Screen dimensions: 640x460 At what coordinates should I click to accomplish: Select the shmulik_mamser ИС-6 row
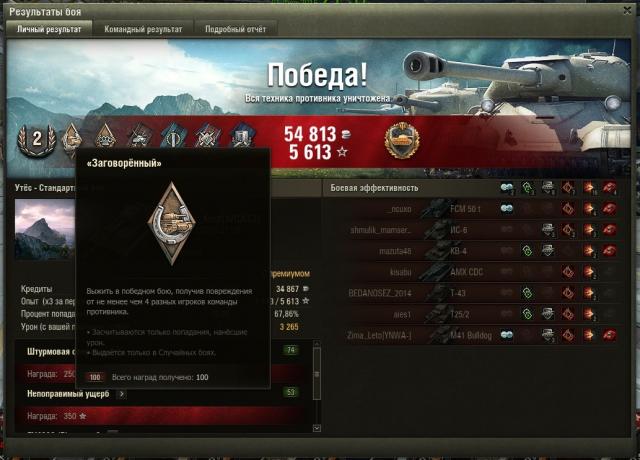pos(470,229)
